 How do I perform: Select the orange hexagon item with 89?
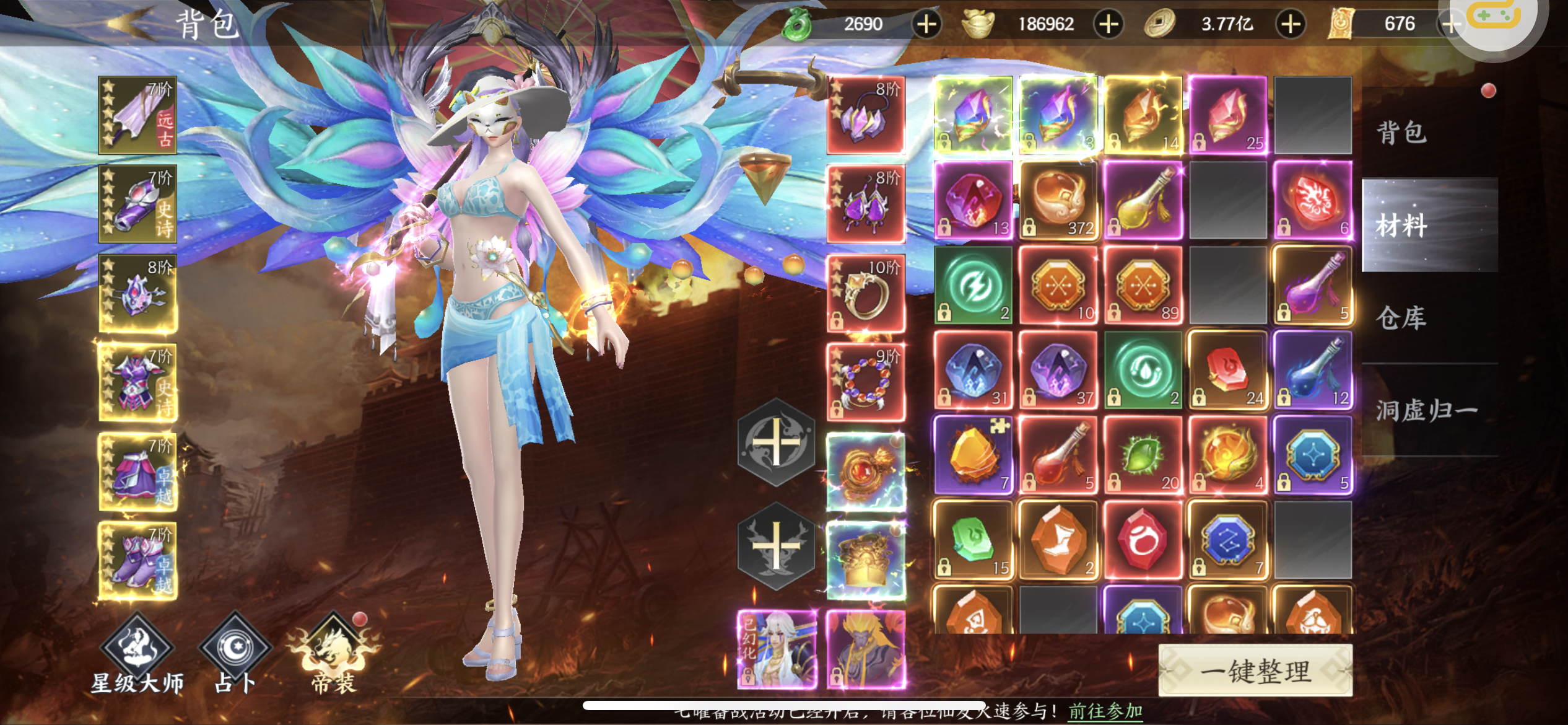1143,285
